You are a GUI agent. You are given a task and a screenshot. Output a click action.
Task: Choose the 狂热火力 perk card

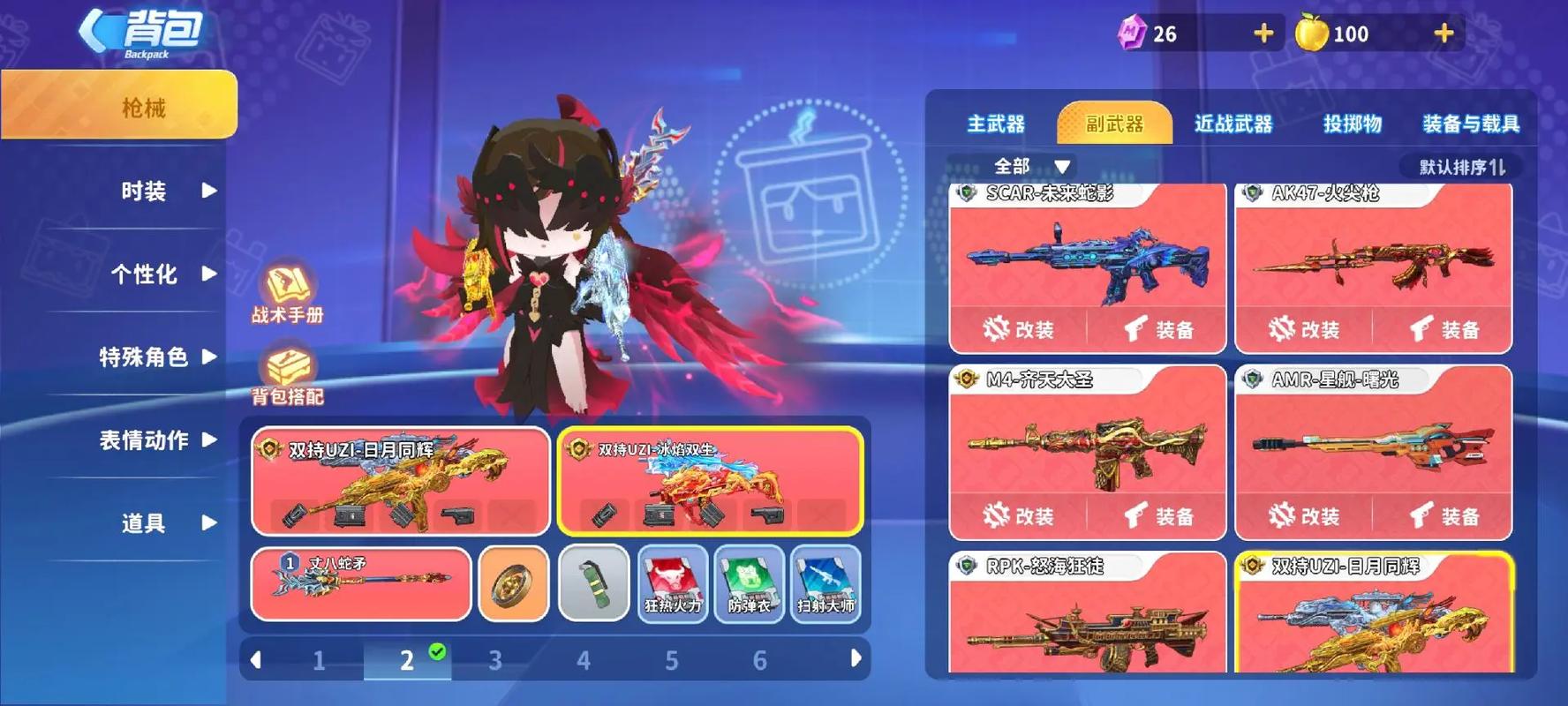click(x=673, y=582)
